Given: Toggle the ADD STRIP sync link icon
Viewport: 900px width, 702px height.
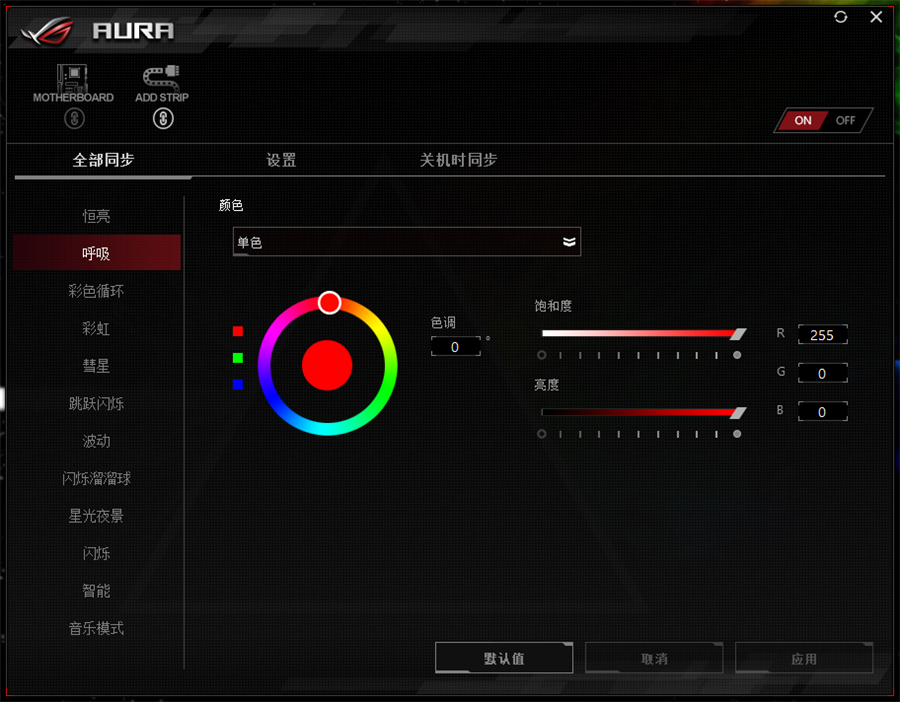Looking at the screenshot, I should tap(164, 119).
